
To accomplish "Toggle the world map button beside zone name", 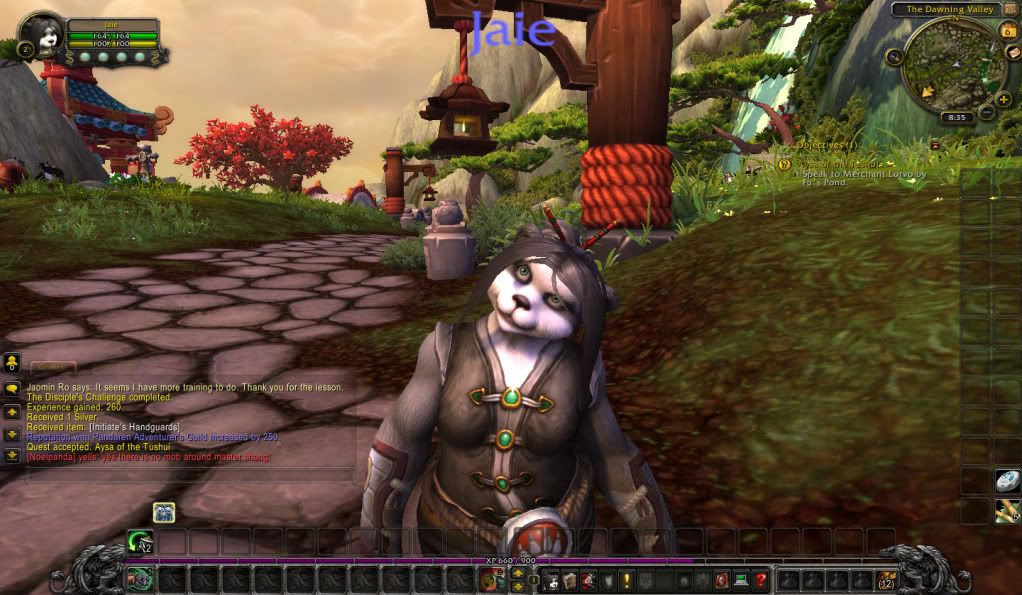I will (1010, 10).
